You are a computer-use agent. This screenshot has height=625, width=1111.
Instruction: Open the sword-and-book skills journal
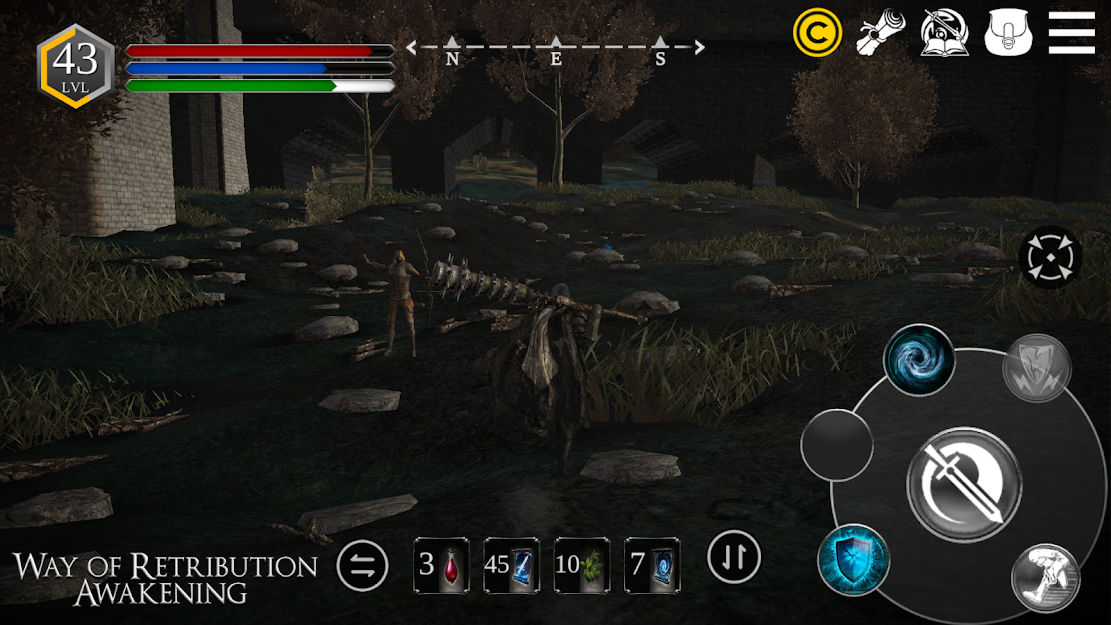click(944, 33)
